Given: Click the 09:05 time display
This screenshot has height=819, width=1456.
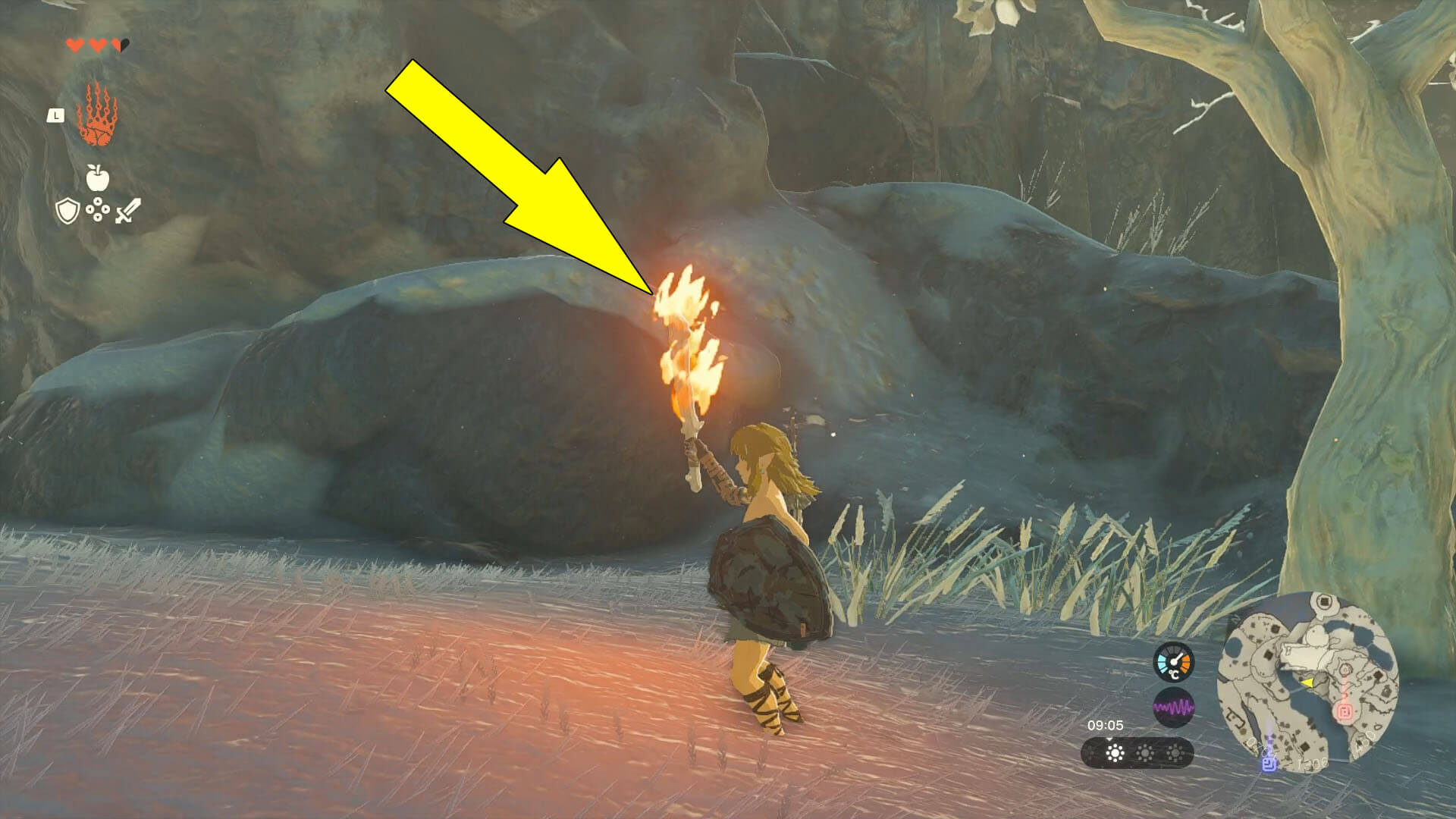Looking at the screenshot, I should click(x=1106, y=725).
